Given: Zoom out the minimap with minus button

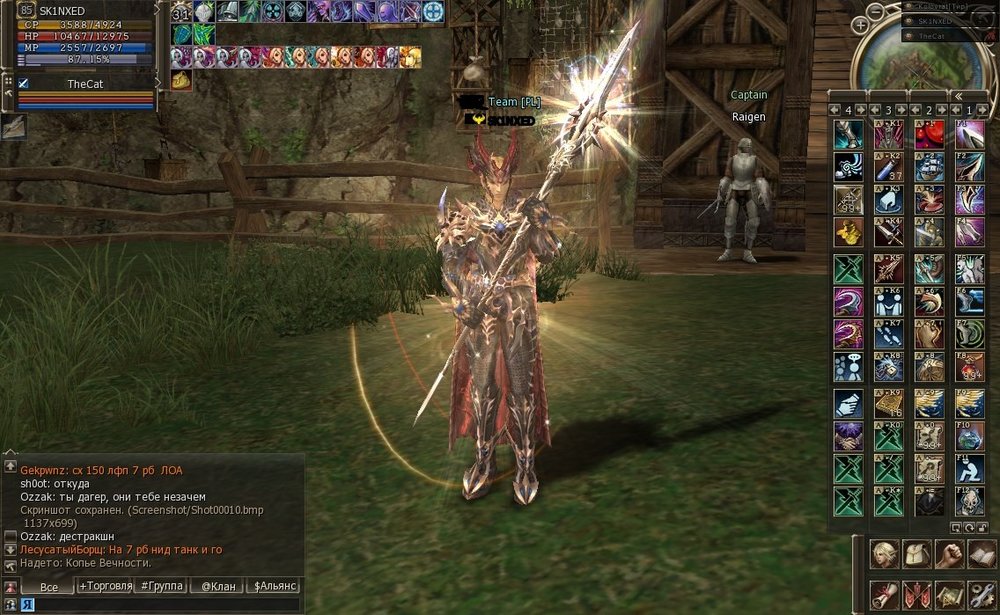Looking at the screenshot, I should pyautogui.click(x=875, y=12).
